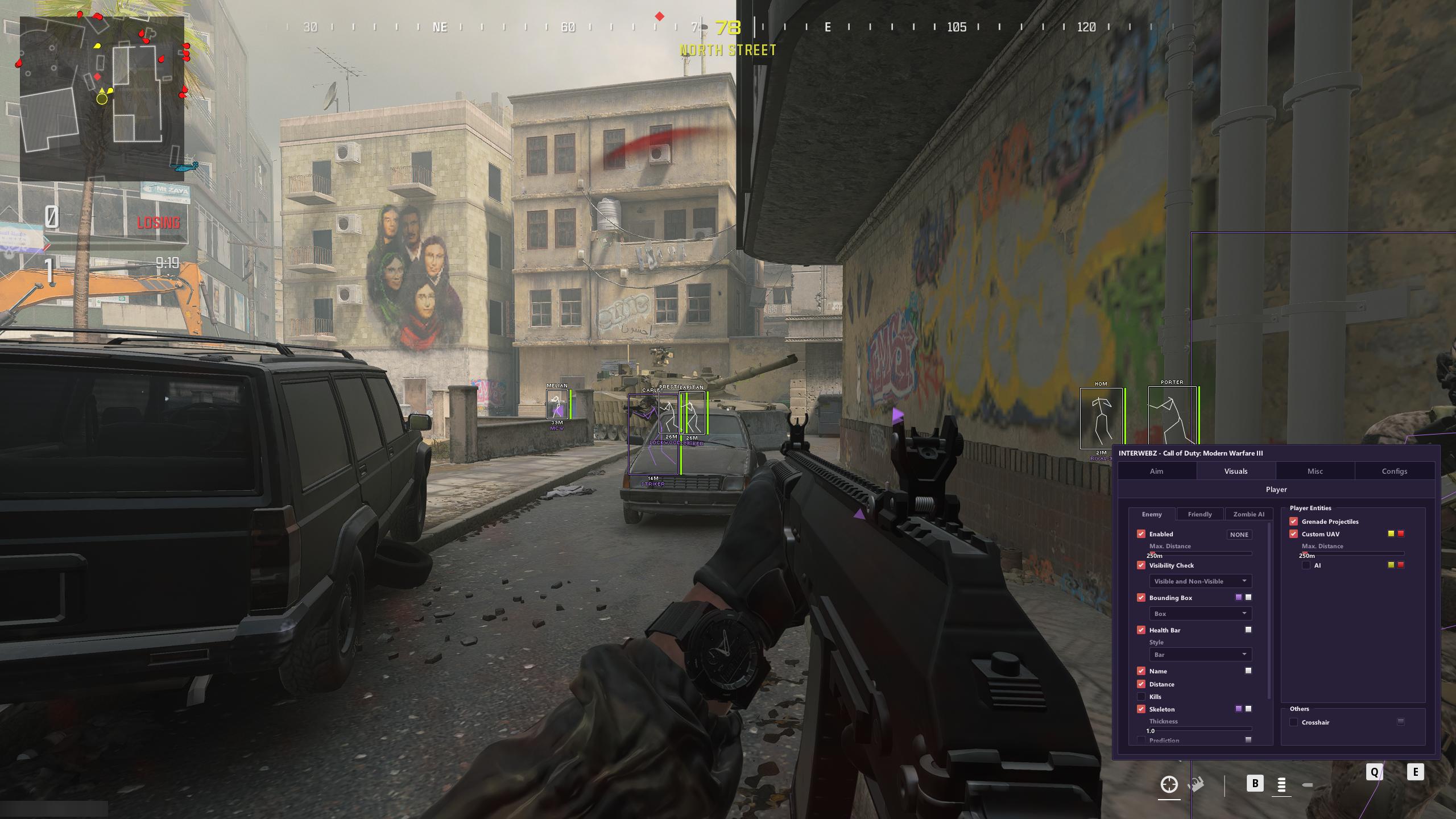Viewport: 1456px width, 819px height.
Task: Switch to the Aim tab
Action: click(x=1156, y=471)
